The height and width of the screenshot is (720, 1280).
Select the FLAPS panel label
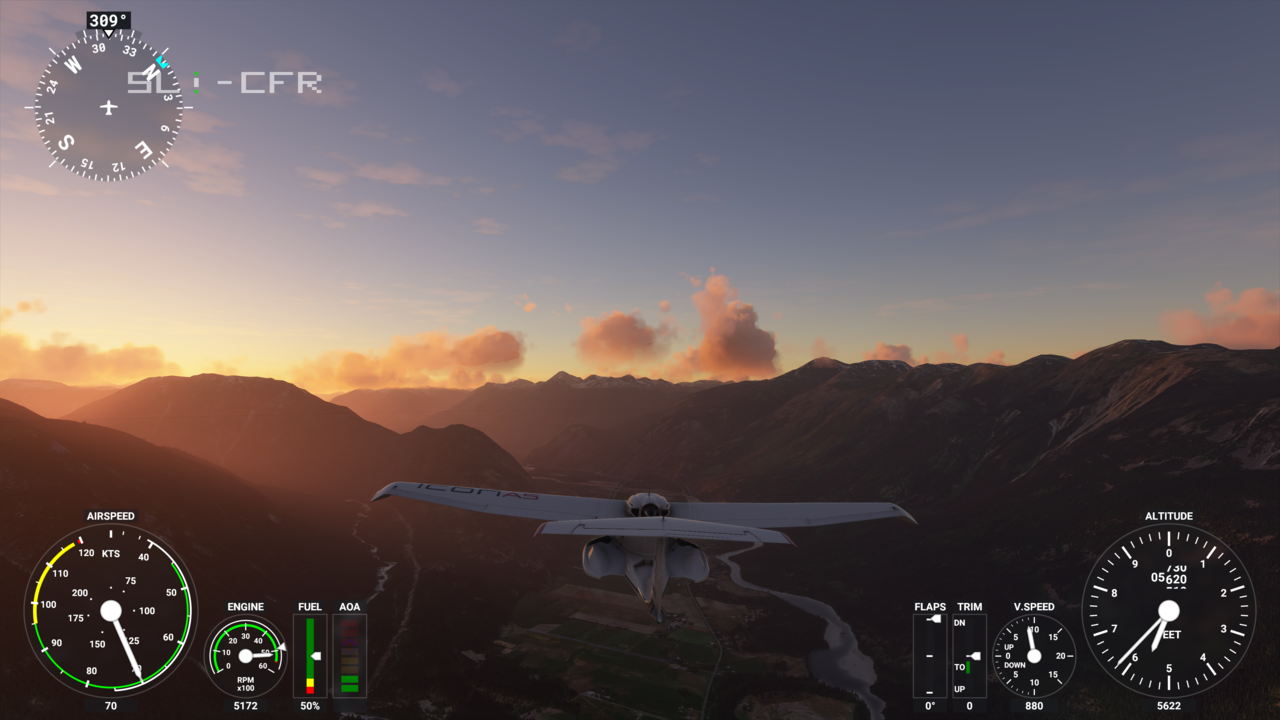point(928,606)
